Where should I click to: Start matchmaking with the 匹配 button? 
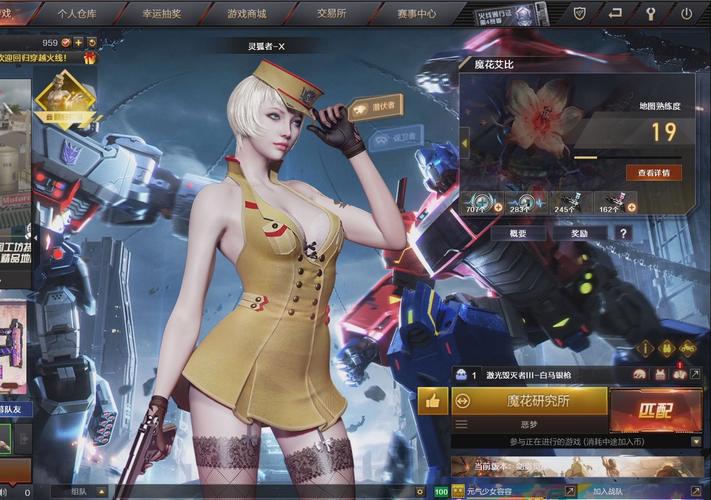[655, 410]
